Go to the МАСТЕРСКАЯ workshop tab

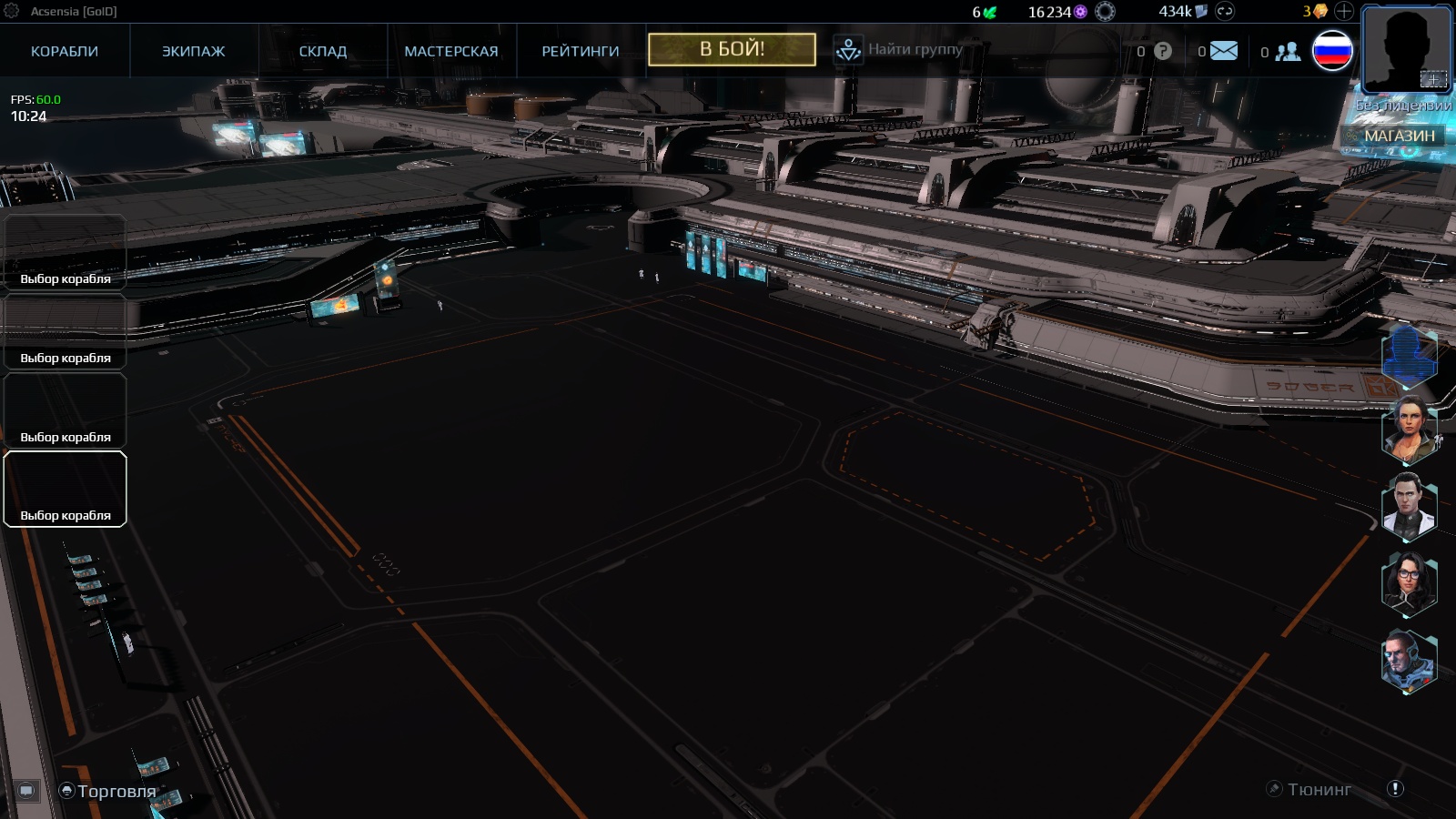click(x=451, y=51)
